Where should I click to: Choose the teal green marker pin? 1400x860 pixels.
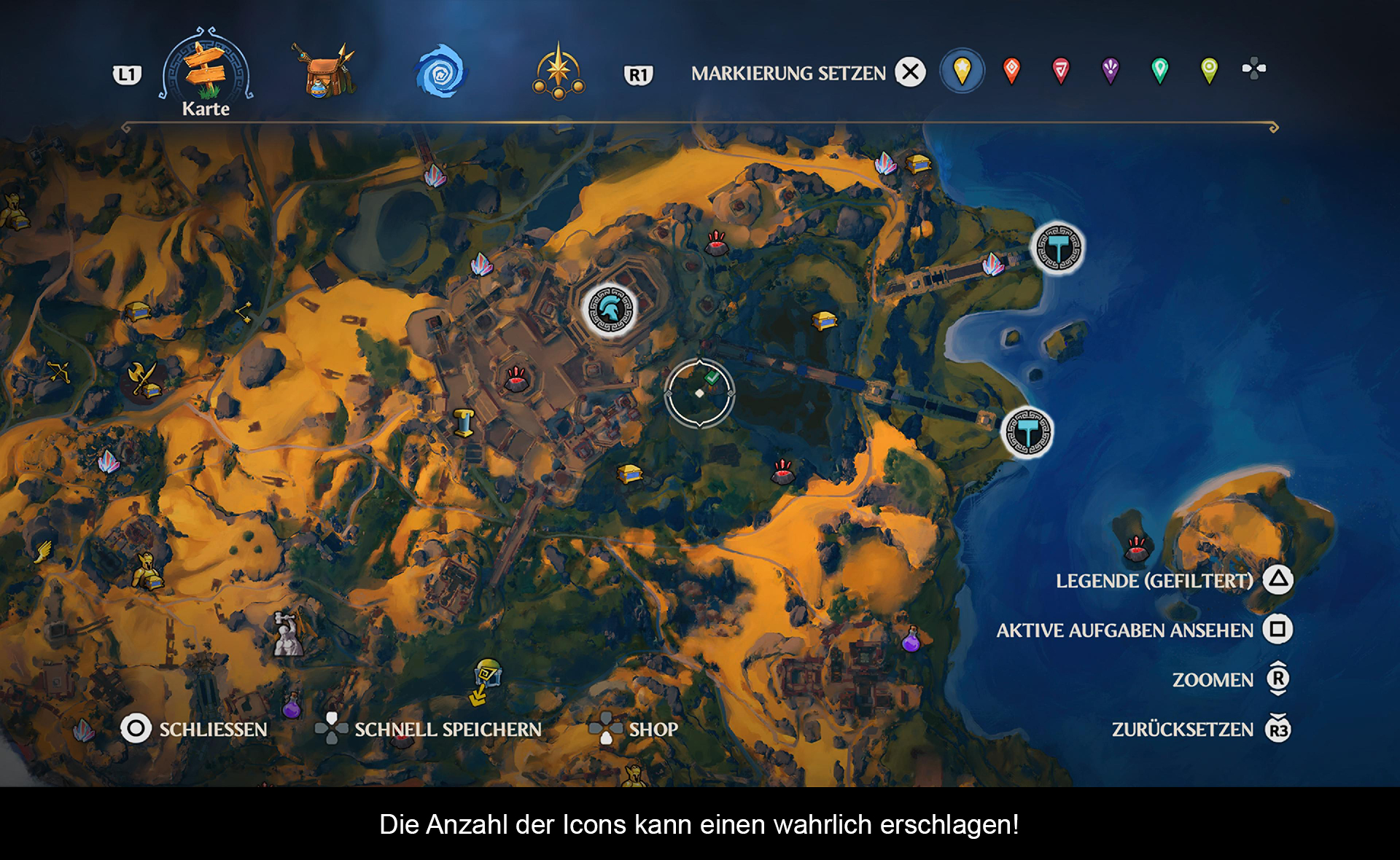pyautogui.click(x=1159, y=71)
